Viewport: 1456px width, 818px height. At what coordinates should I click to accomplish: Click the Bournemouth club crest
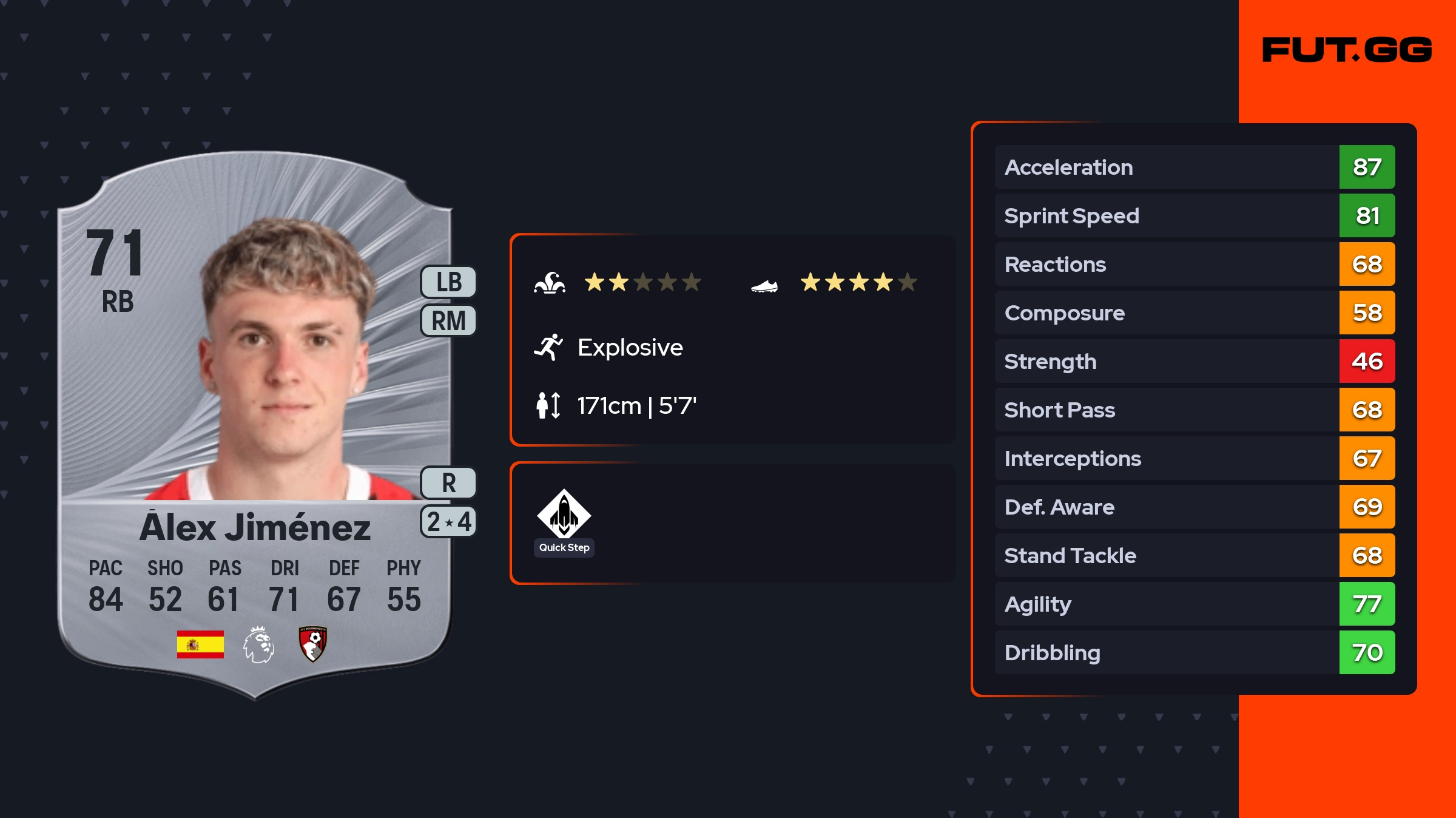pos(313,643)
